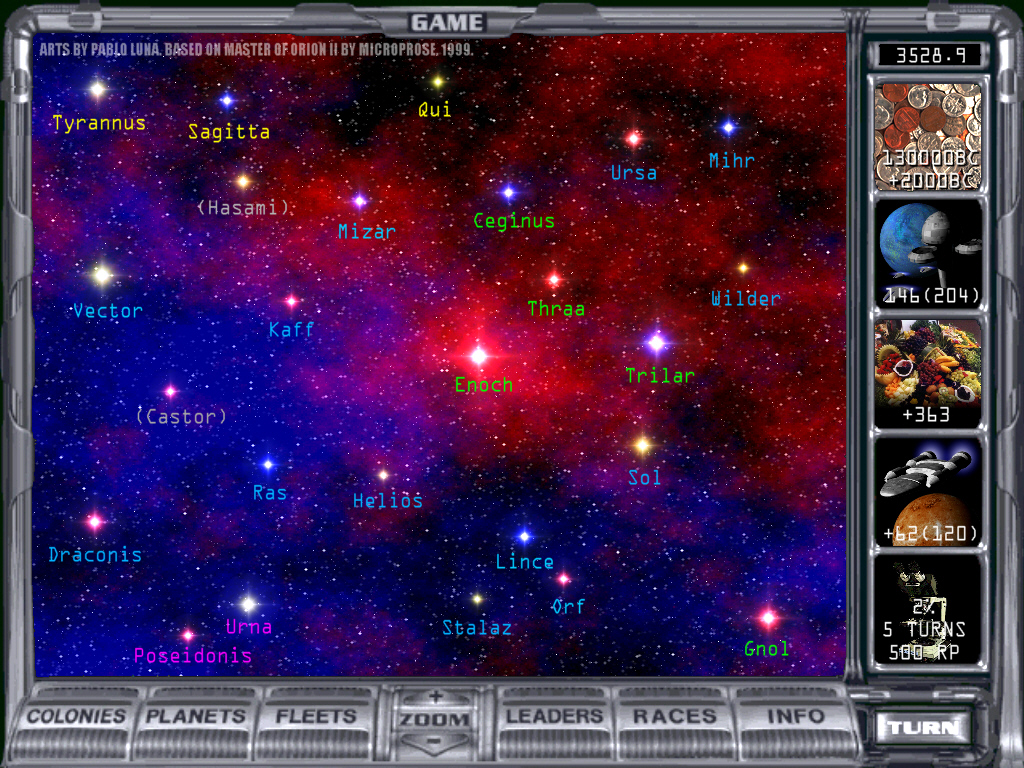The width and height of the screenshot is (1024, 768).
Task: Zoom in with the plus button
Action: [x=435, y=697]
